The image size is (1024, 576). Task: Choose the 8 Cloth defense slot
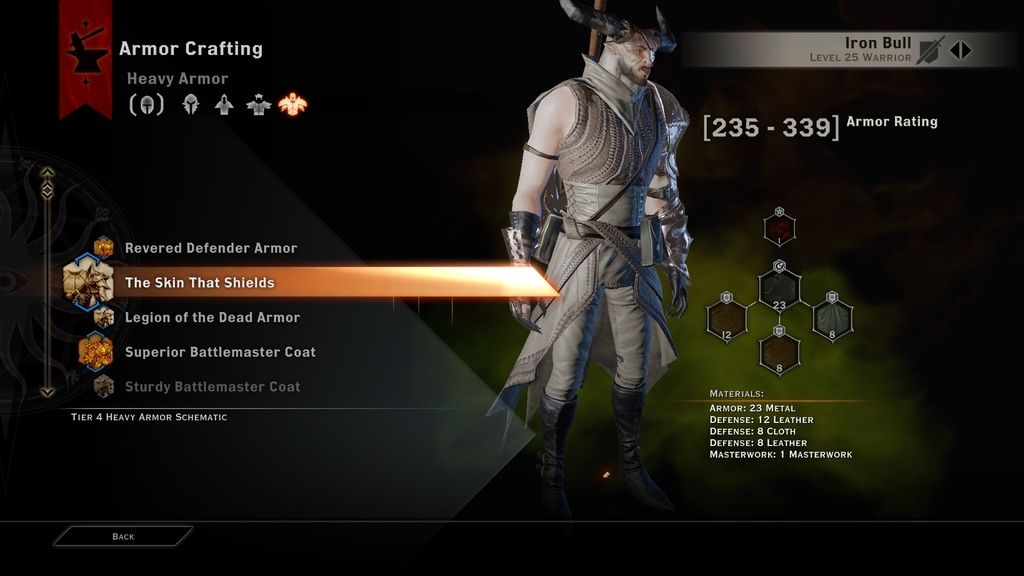click(x=832, y=320)
